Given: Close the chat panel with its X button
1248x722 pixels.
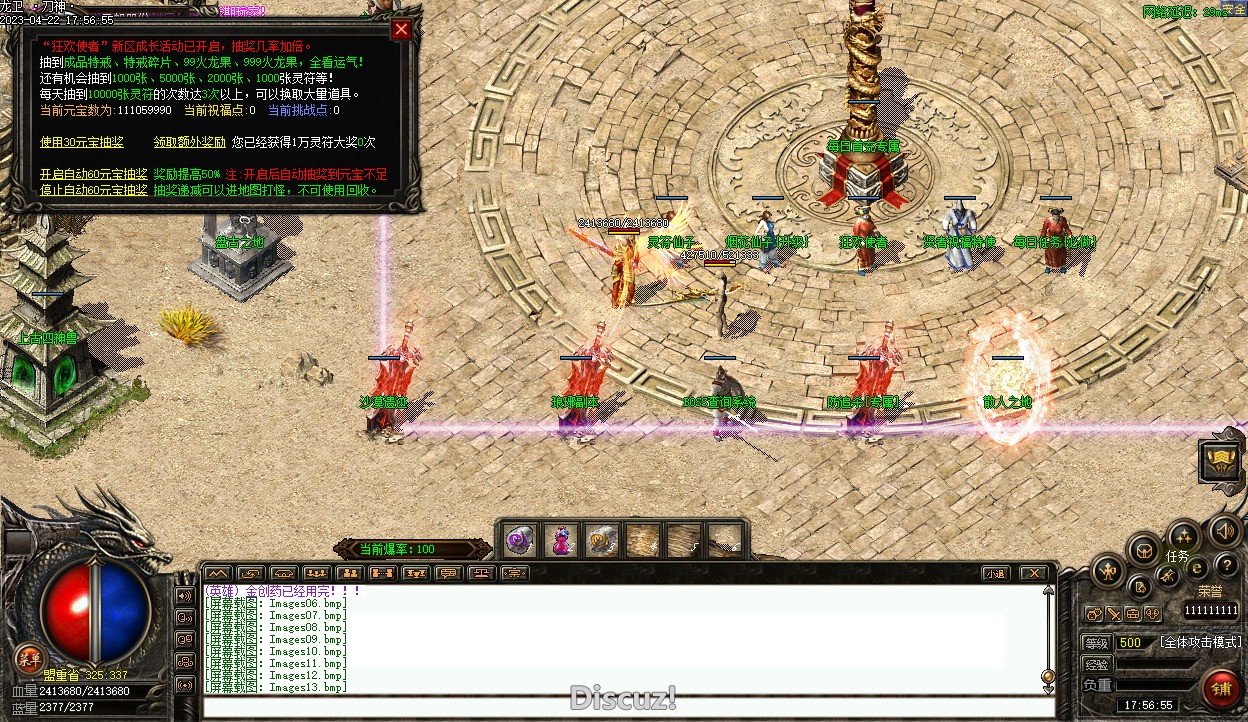Looking at the screenshot, I should coord(1034,574).
